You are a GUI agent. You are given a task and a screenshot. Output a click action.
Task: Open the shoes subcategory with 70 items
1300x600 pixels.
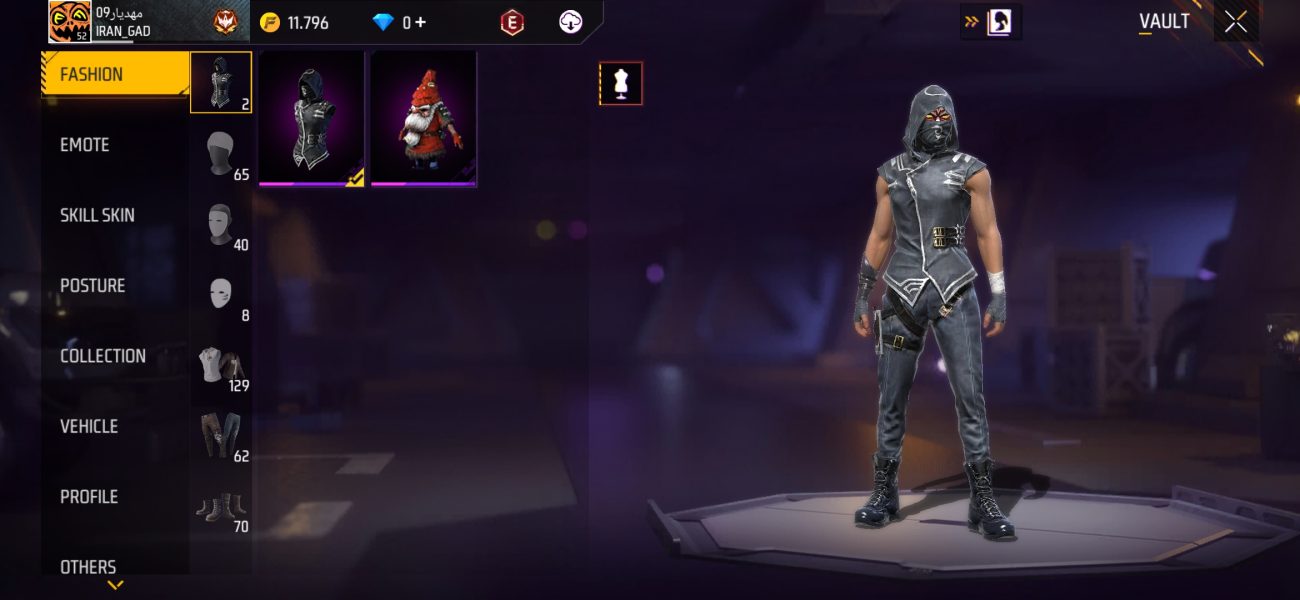(221, 506)
